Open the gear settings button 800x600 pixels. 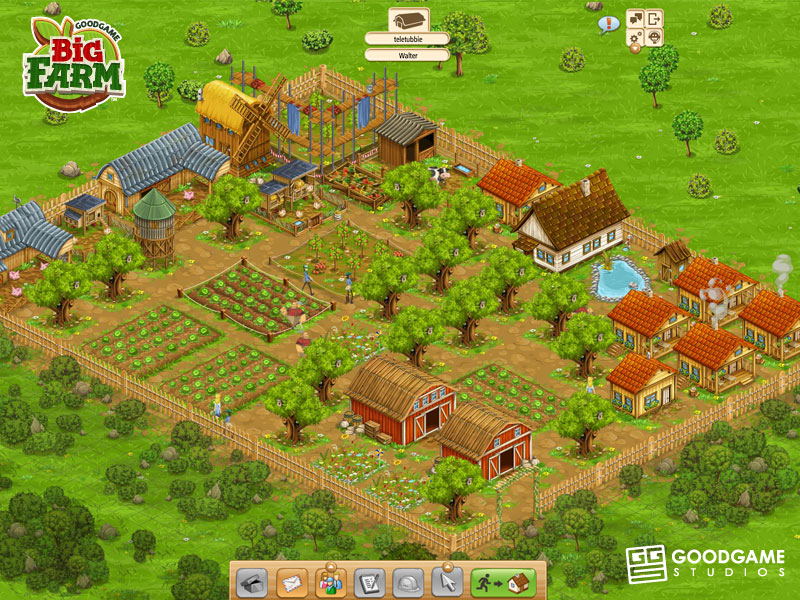click(635, 38)
